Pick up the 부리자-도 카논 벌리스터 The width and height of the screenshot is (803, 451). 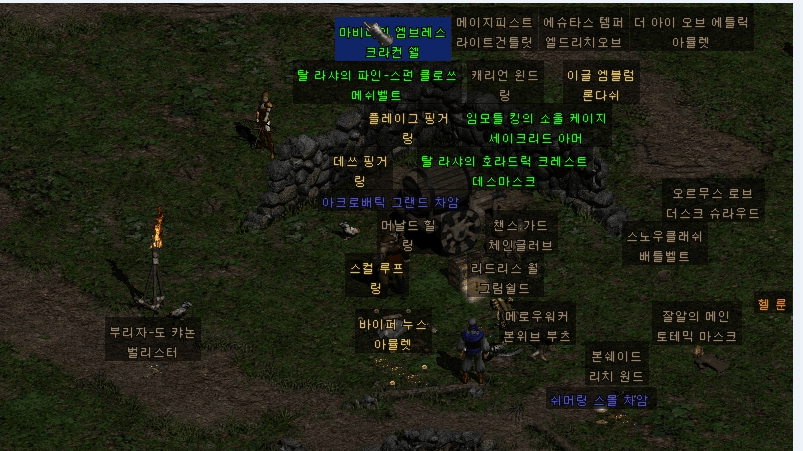(x=152, y=342)
